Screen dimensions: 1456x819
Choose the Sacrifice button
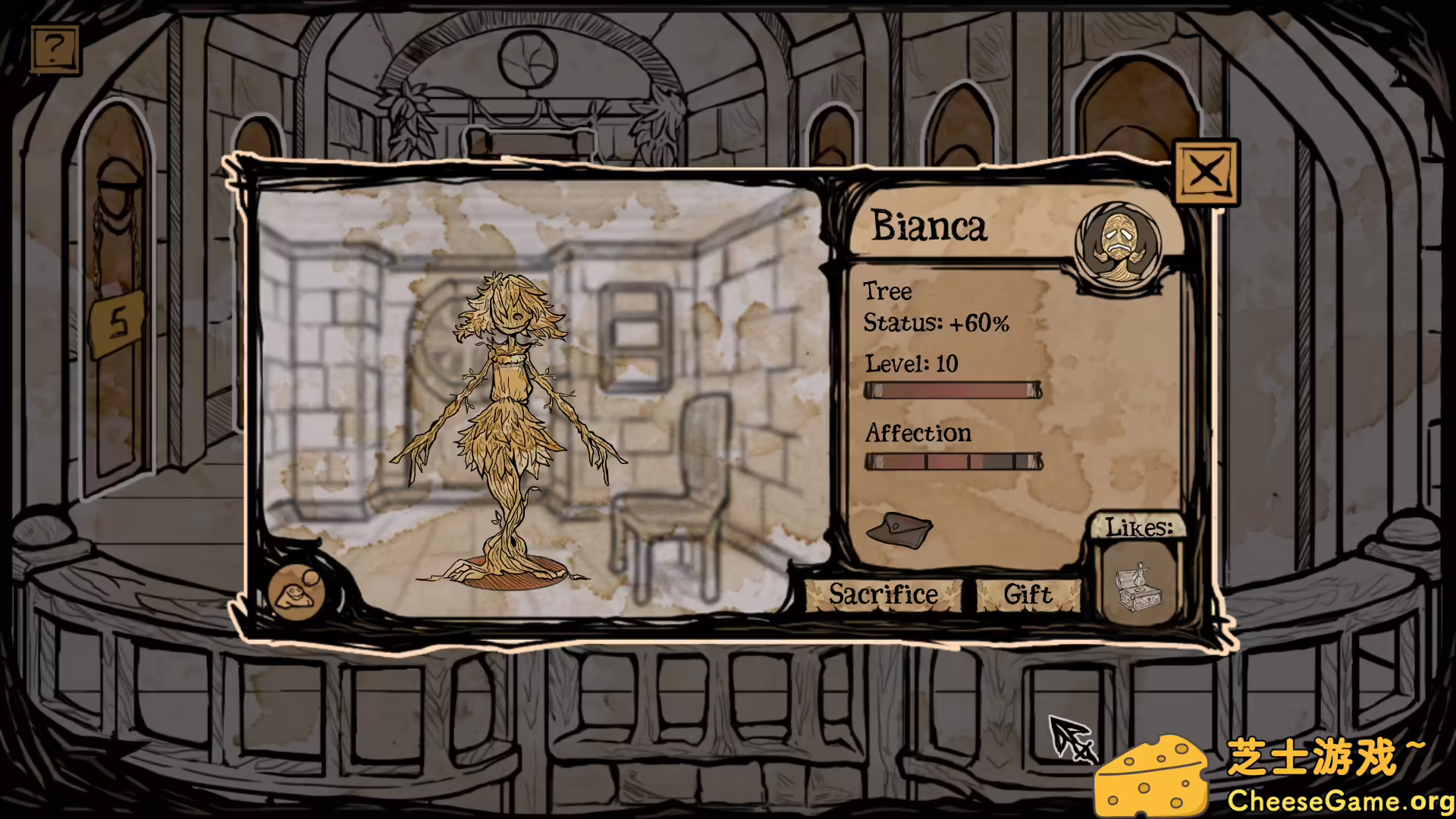(x=883, y=594)
